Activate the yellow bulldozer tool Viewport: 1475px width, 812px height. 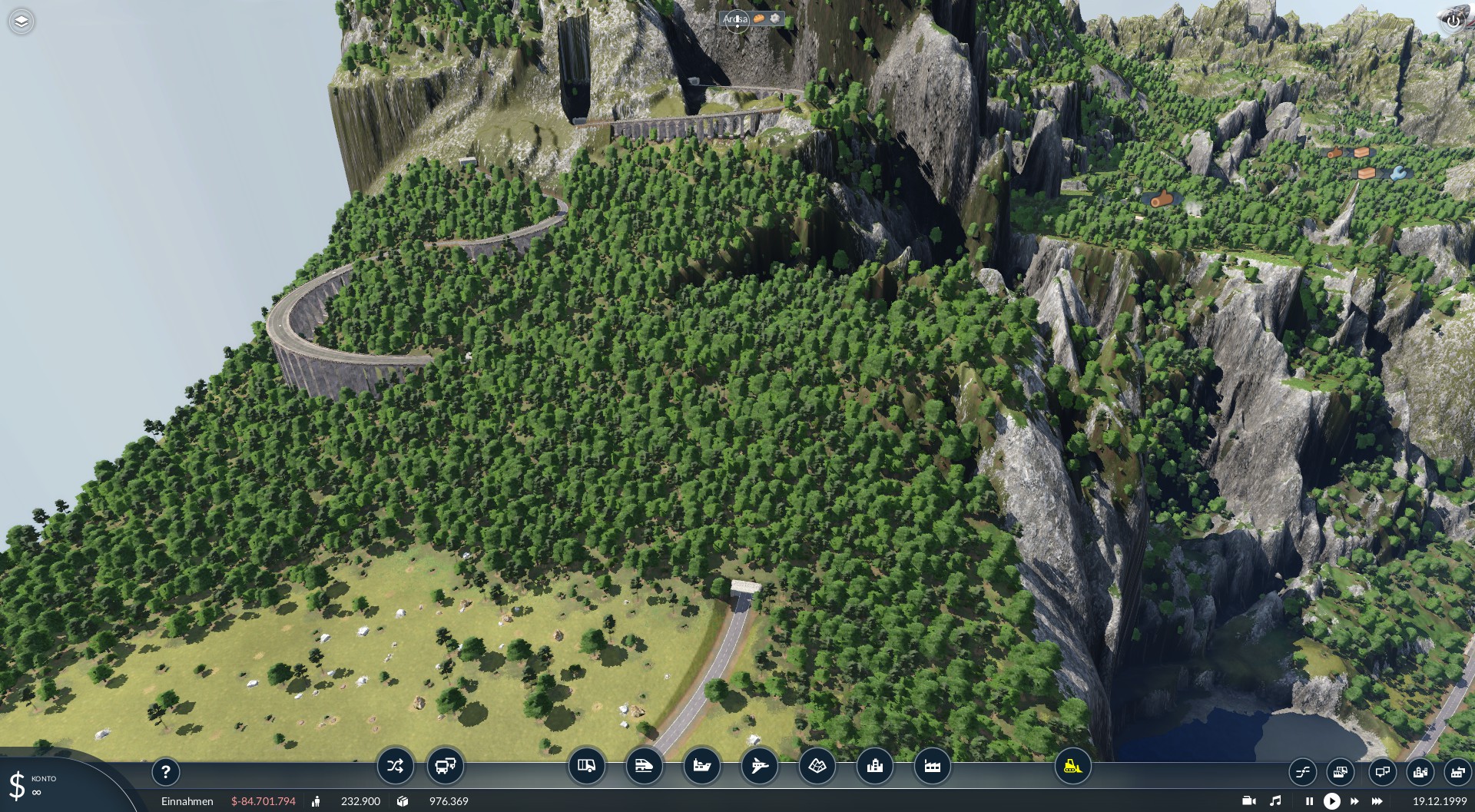coord(1072,766)
